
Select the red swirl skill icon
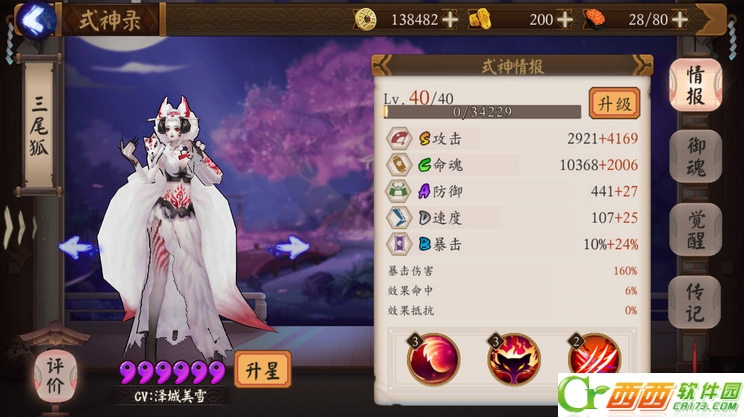tap(434, 360)
